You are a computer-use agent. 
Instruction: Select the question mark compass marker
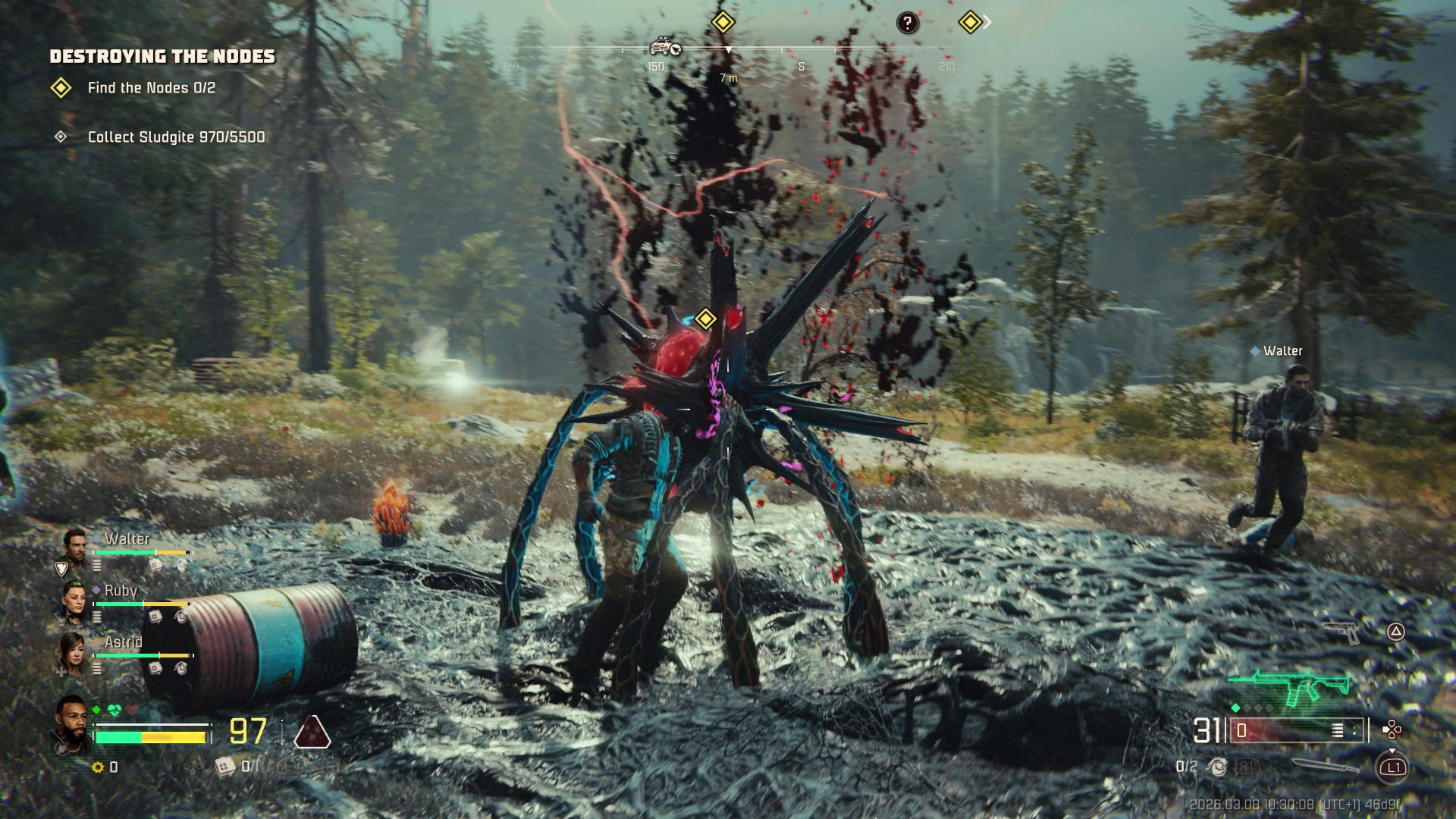tap(907, 23)
